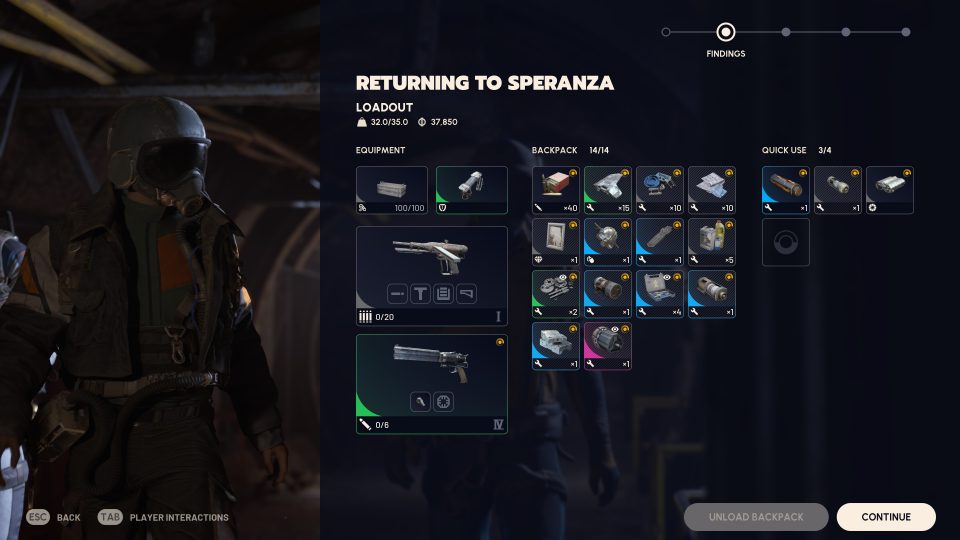Select the backpack stack of 40 items

[556, 190]
